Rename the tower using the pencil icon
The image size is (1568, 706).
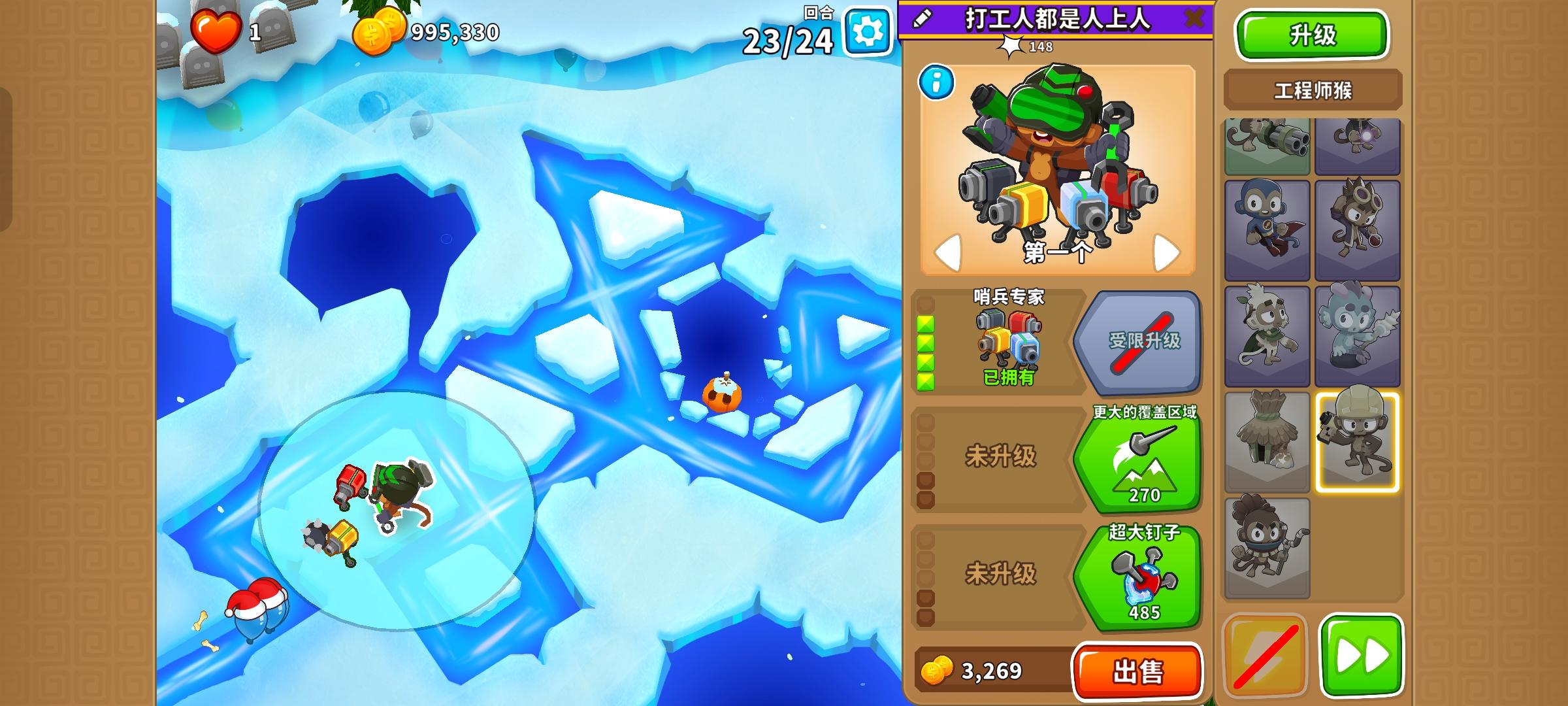tap(921, 18)
